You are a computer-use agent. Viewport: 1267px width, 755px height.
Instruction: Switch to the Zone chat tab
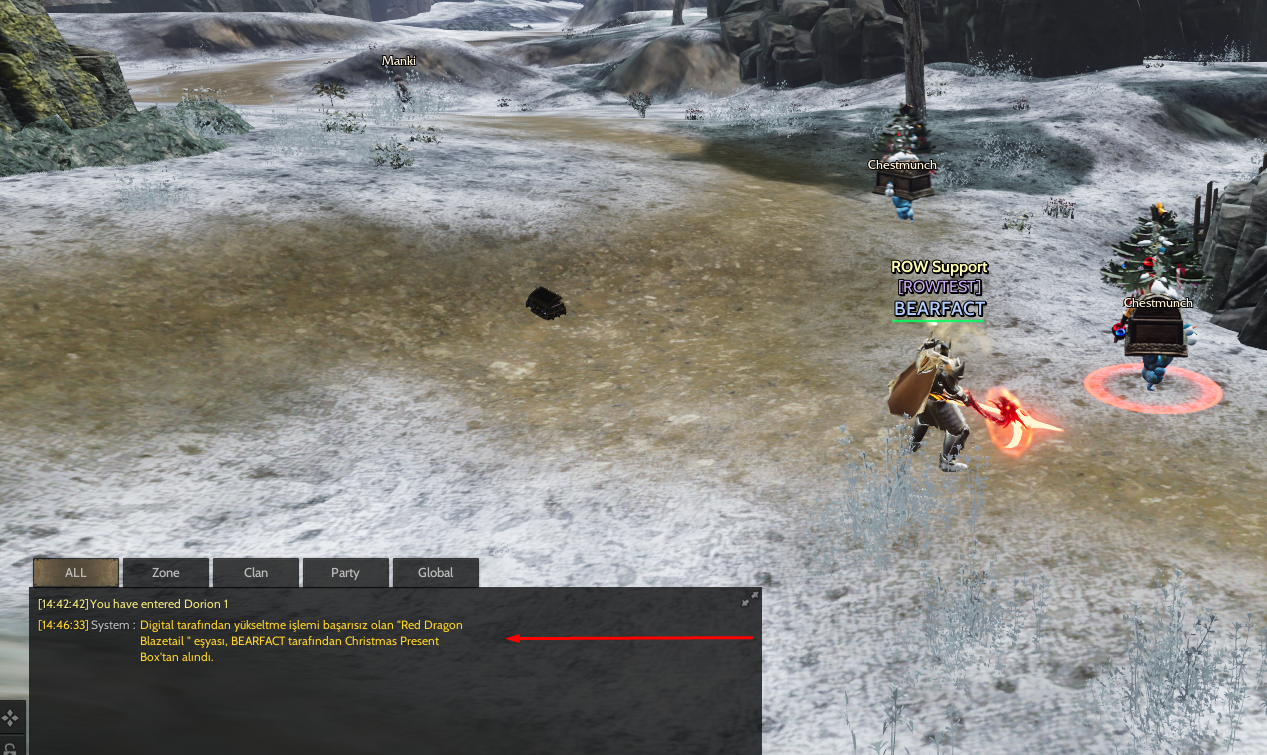point(166,573)
